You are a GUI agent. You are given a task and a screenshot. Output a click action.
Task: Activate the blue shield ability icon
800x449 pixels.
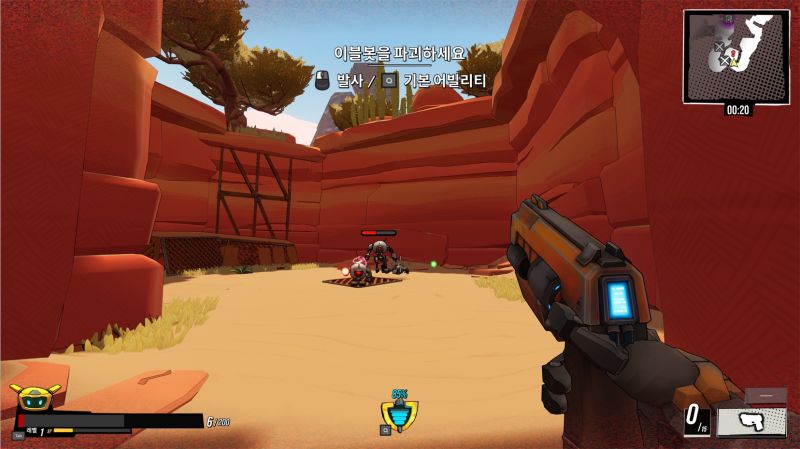399,413
